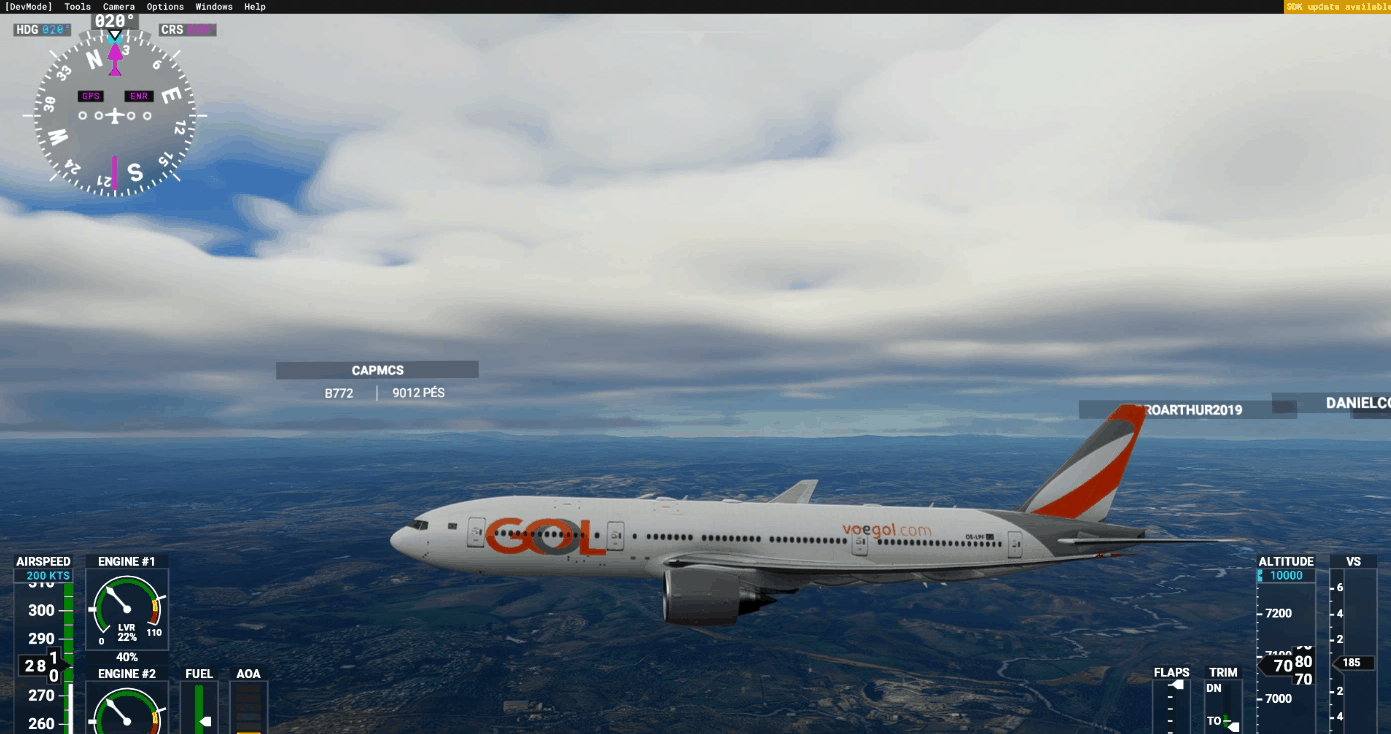
Task: Open the DevMode menu
Action: (x=28, y=7)
